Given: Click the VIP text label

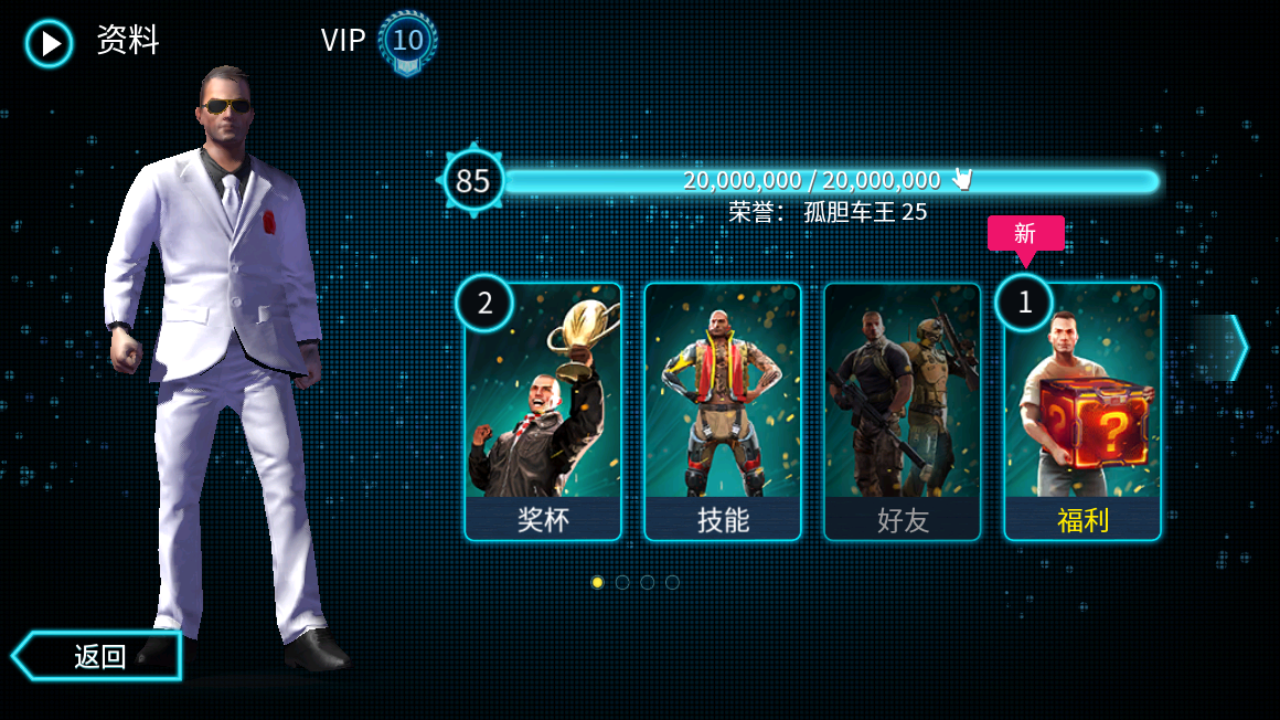Looking at the screenshot, I should tap(342, 41).
